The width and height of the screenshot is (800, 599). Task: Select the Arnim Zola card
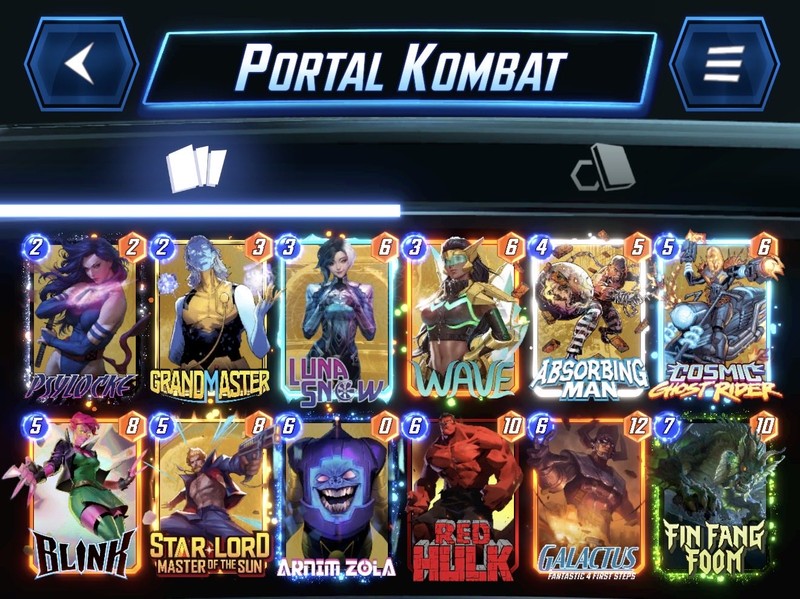[337, 497]
